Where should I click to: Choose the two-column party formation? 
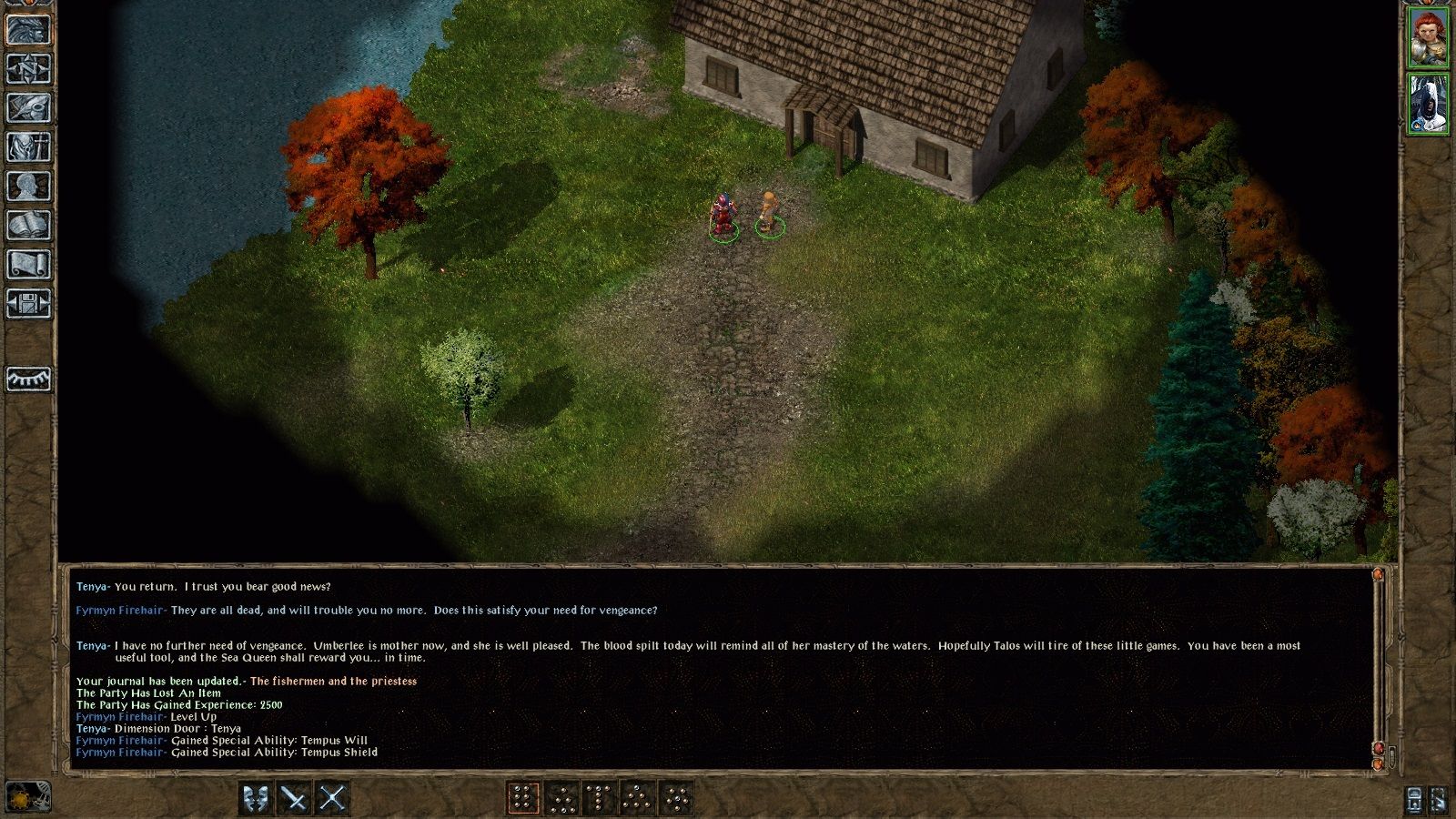[x=522, y=798]
